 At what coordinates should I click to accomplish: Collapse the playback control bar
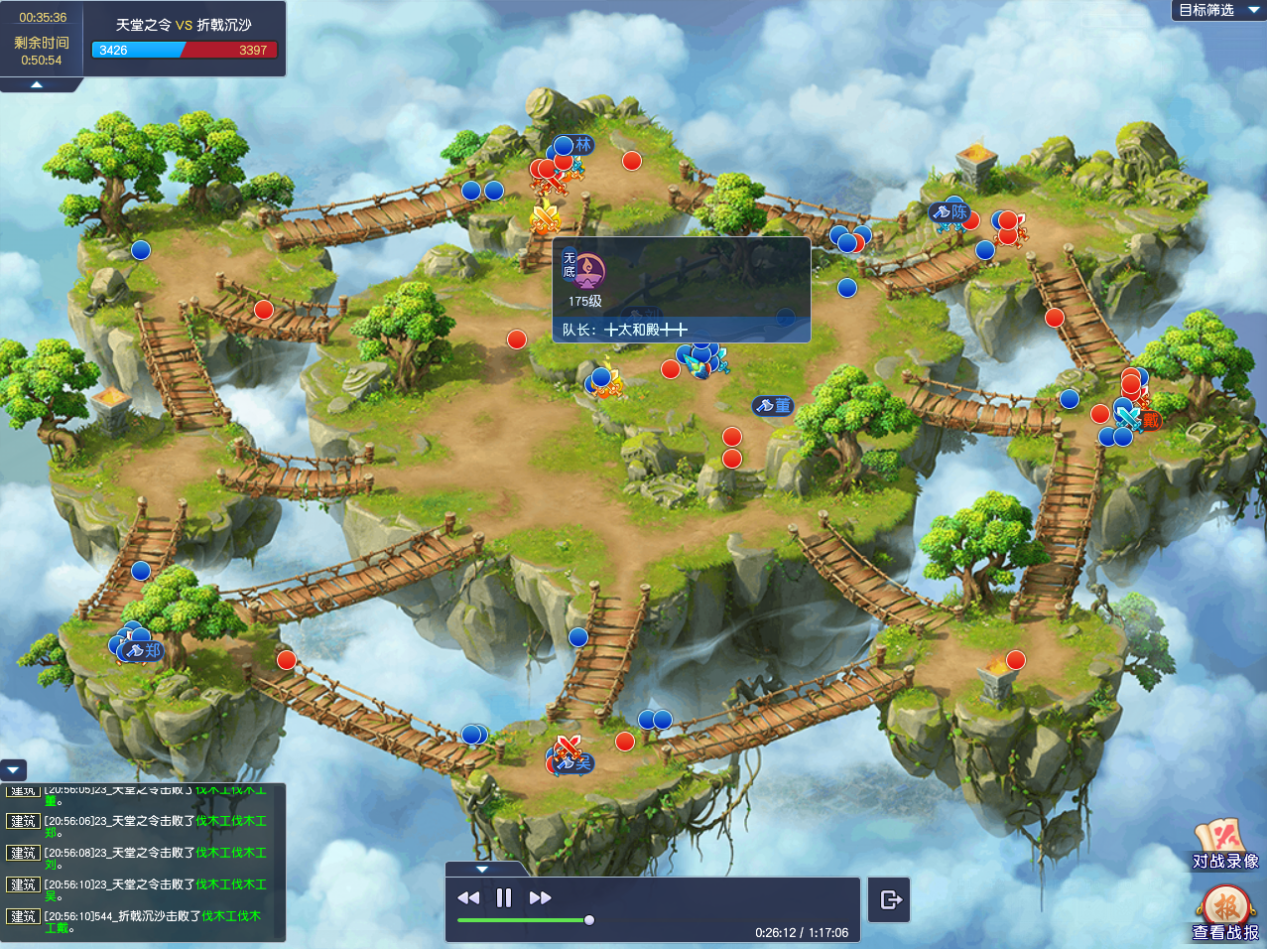click(482, 869)
